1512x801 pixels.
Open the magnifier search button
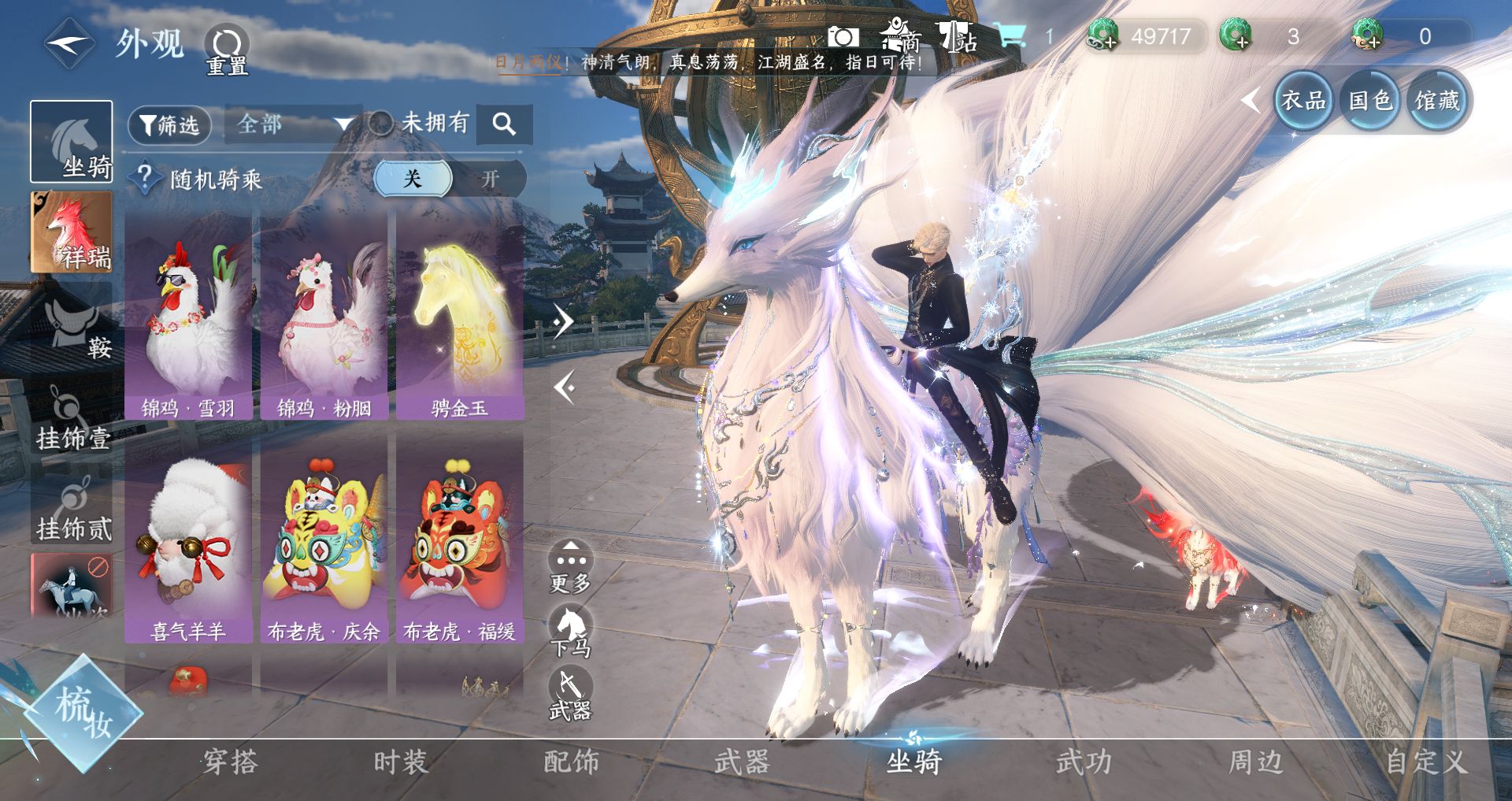[x=504, y=124]
